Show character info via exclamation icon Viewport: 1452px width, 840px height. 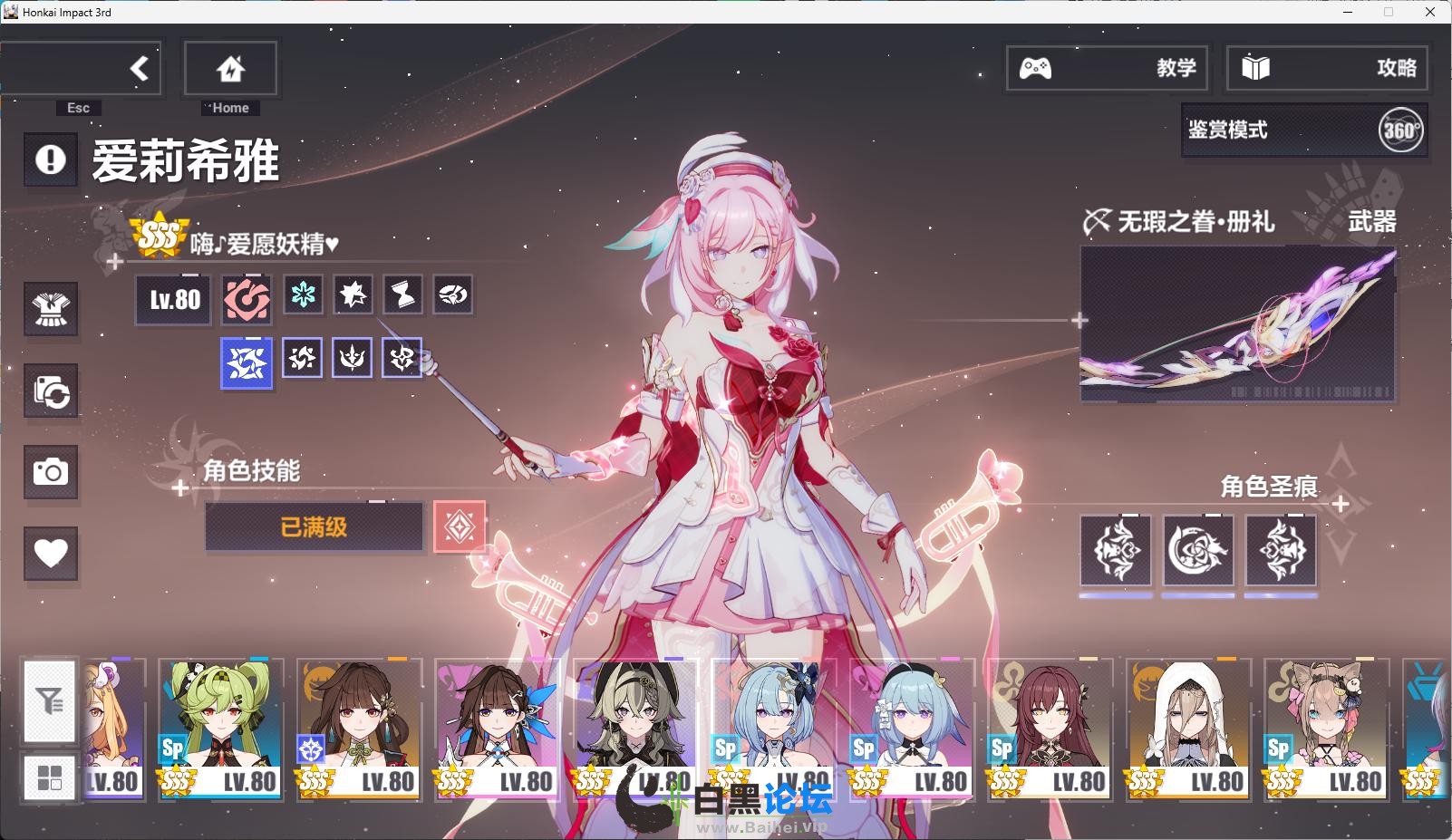pyautogui.click(x=51, y=160)
